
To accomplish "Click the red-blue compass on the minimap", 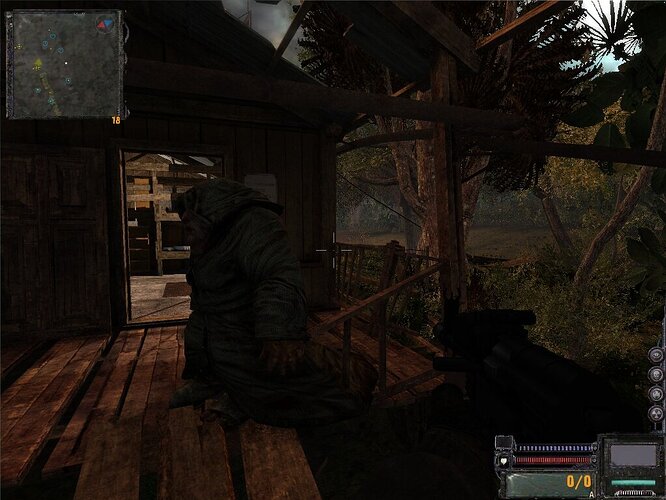I will (x=105, y=23).
